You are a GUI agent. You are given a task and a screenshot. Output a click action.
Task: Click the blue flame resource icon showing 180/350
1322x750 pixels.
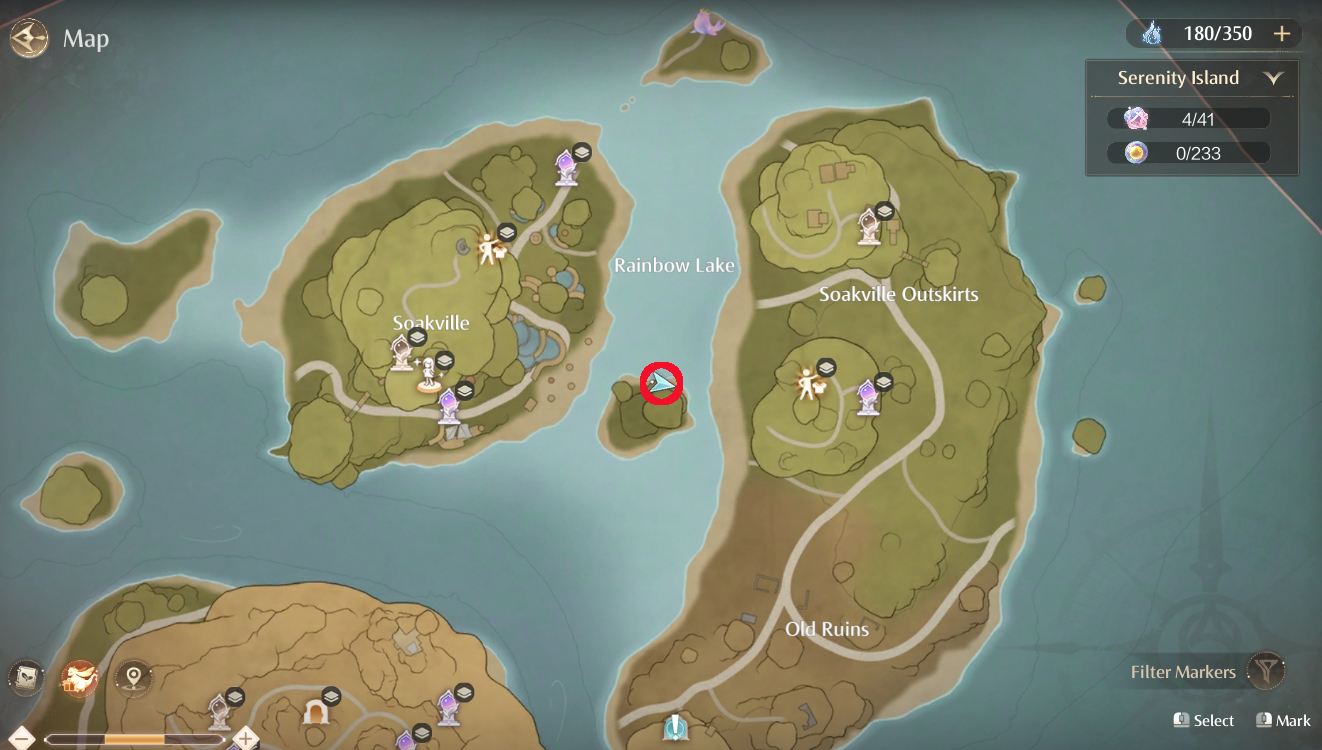coord(1152,33)
